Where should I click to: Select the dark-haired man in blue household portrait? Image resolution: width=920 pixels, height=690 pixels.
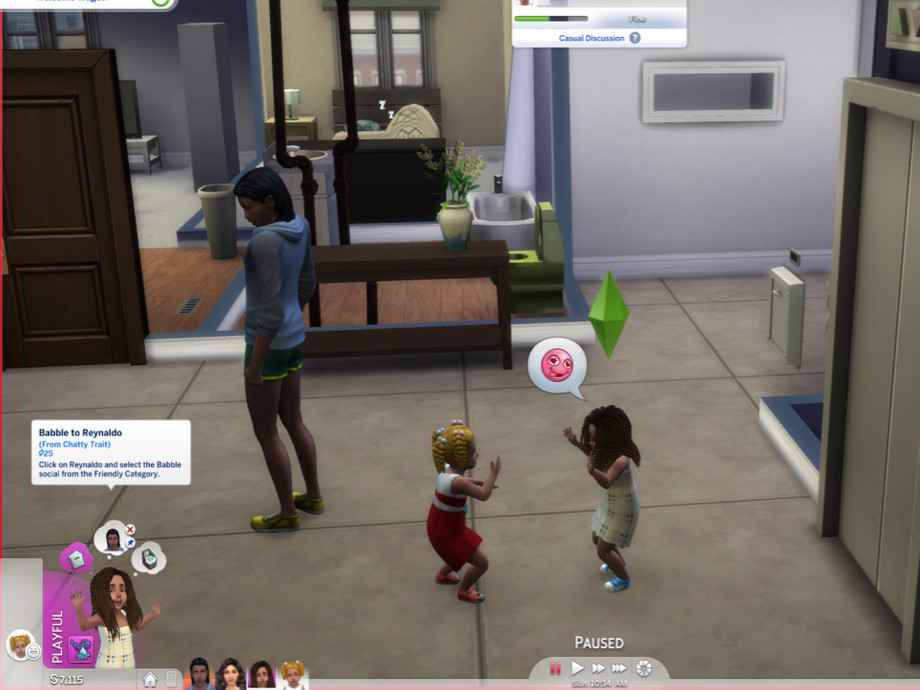tap(200, 675)
